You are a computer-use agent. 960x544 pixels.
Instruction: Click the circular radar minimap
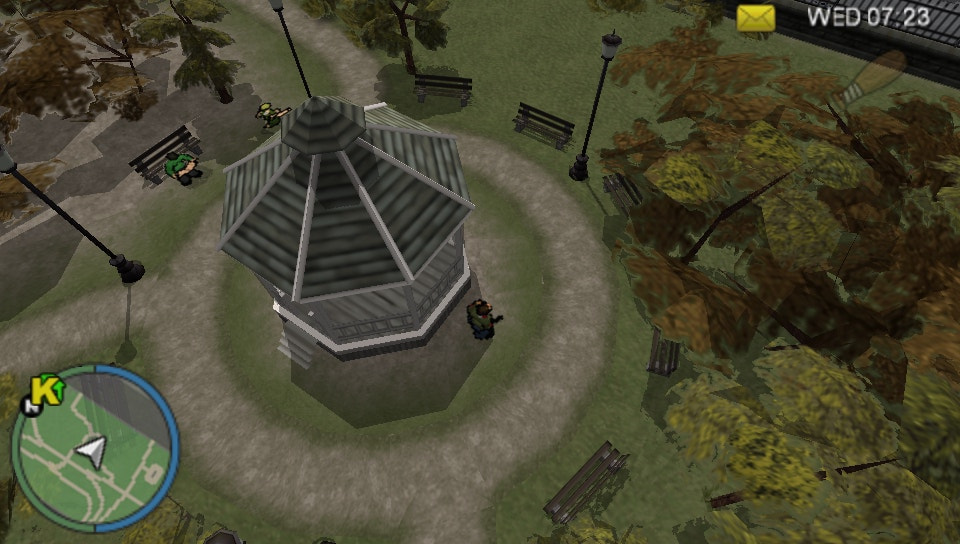pos(95,447)
